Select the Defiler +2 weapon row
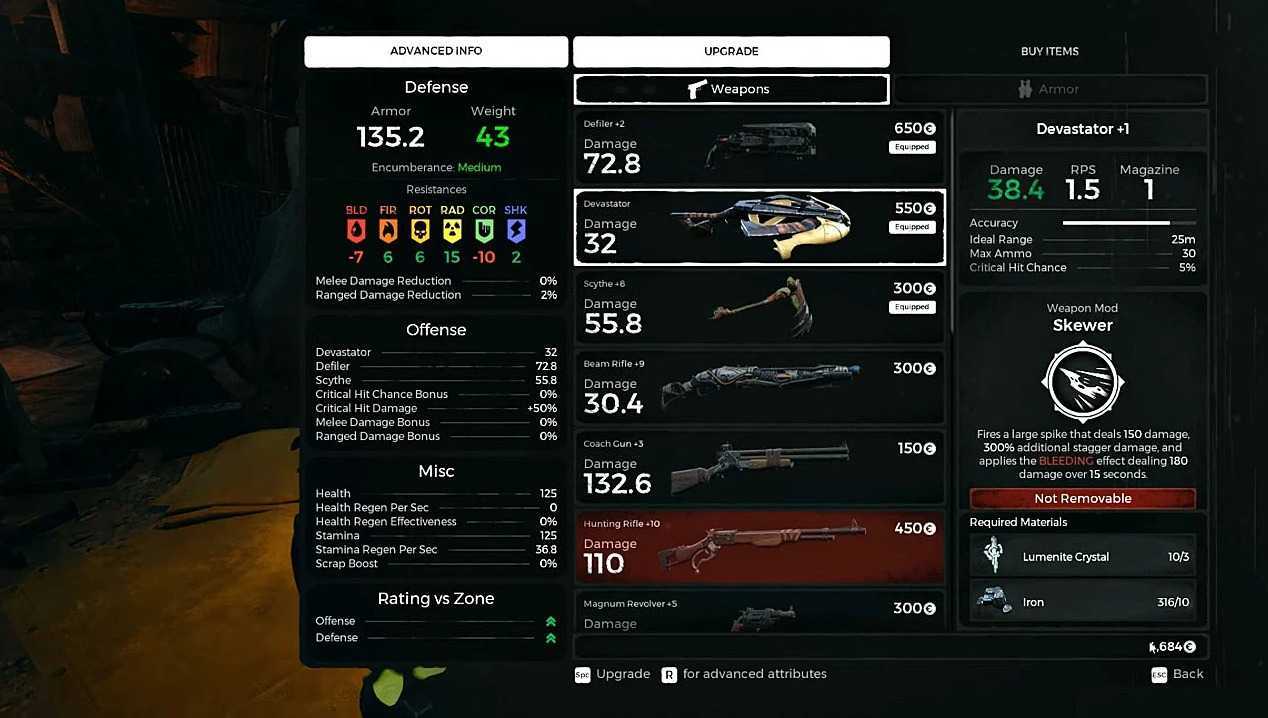Image resolution: width=1268 pixels, height=718 pixels. pyautogui.click(x=759, y=147)
